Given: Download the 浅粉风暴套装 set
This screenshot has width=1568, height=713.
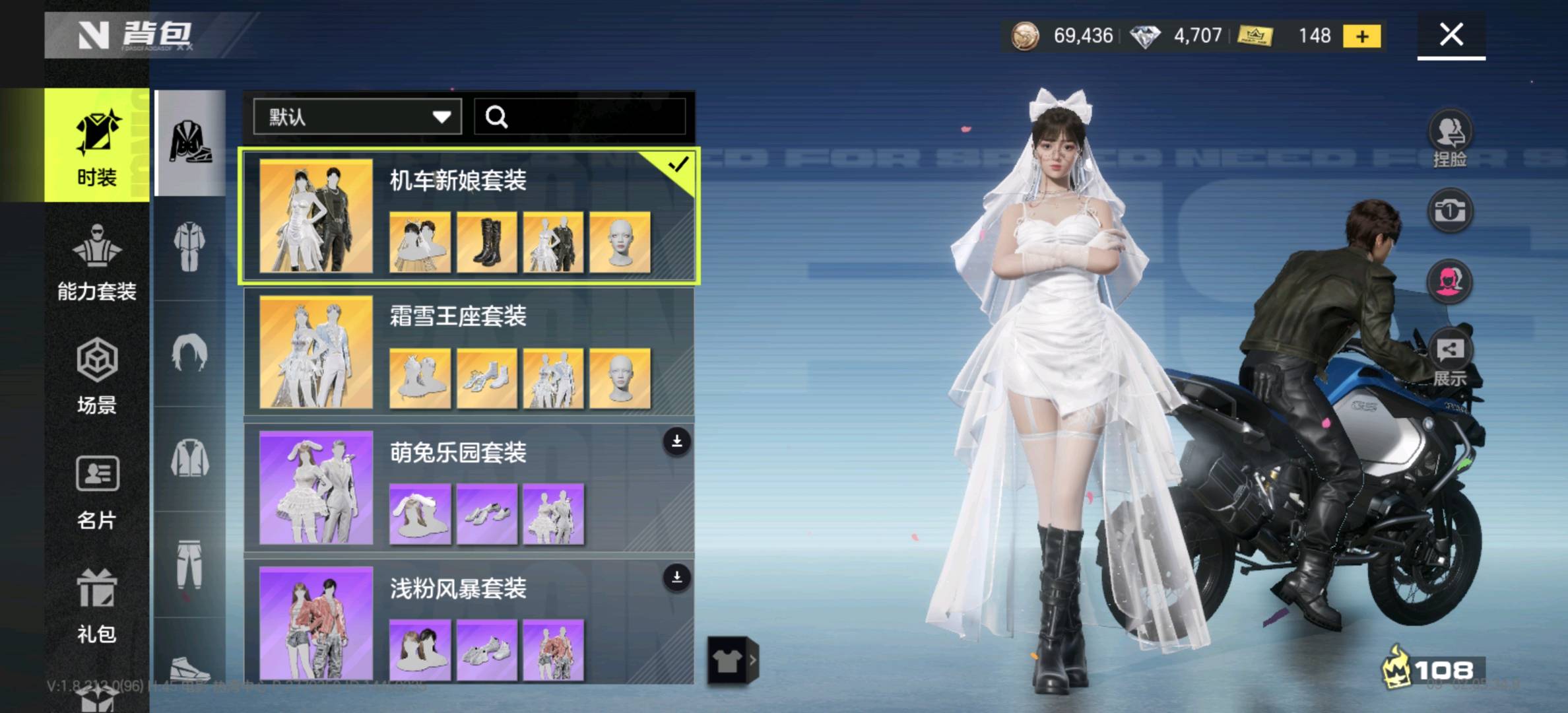Looking at the screenshot, I should (x=676, y=578).
